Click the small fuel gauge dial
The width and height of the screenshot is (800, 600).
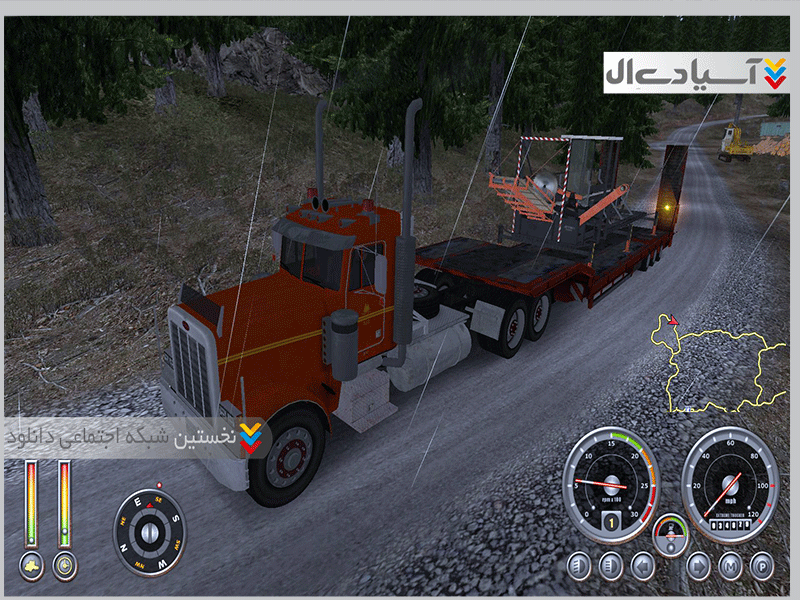[670, 534]
